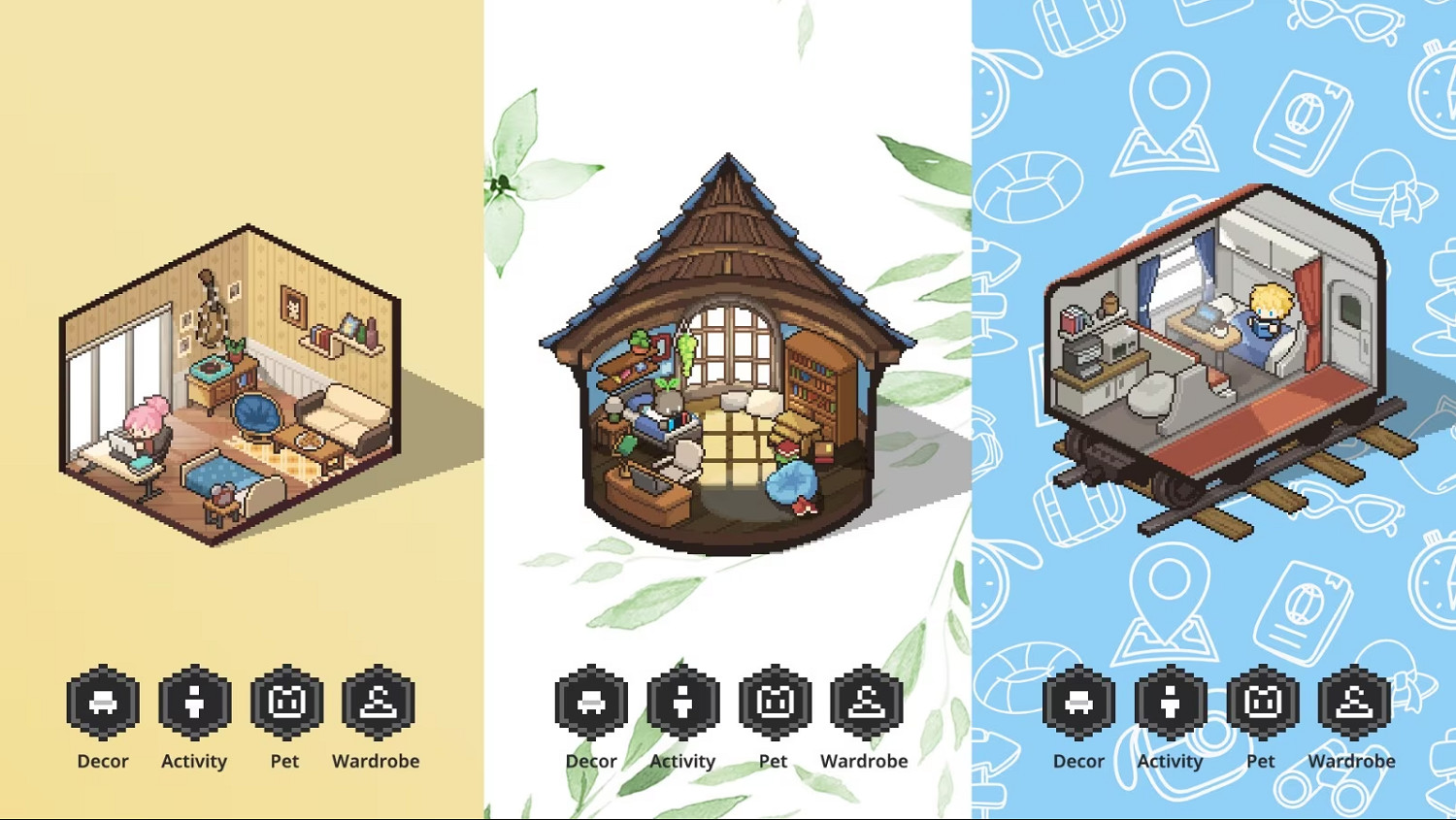Open the Decor menu under the train carriage

click(1078, 701)
